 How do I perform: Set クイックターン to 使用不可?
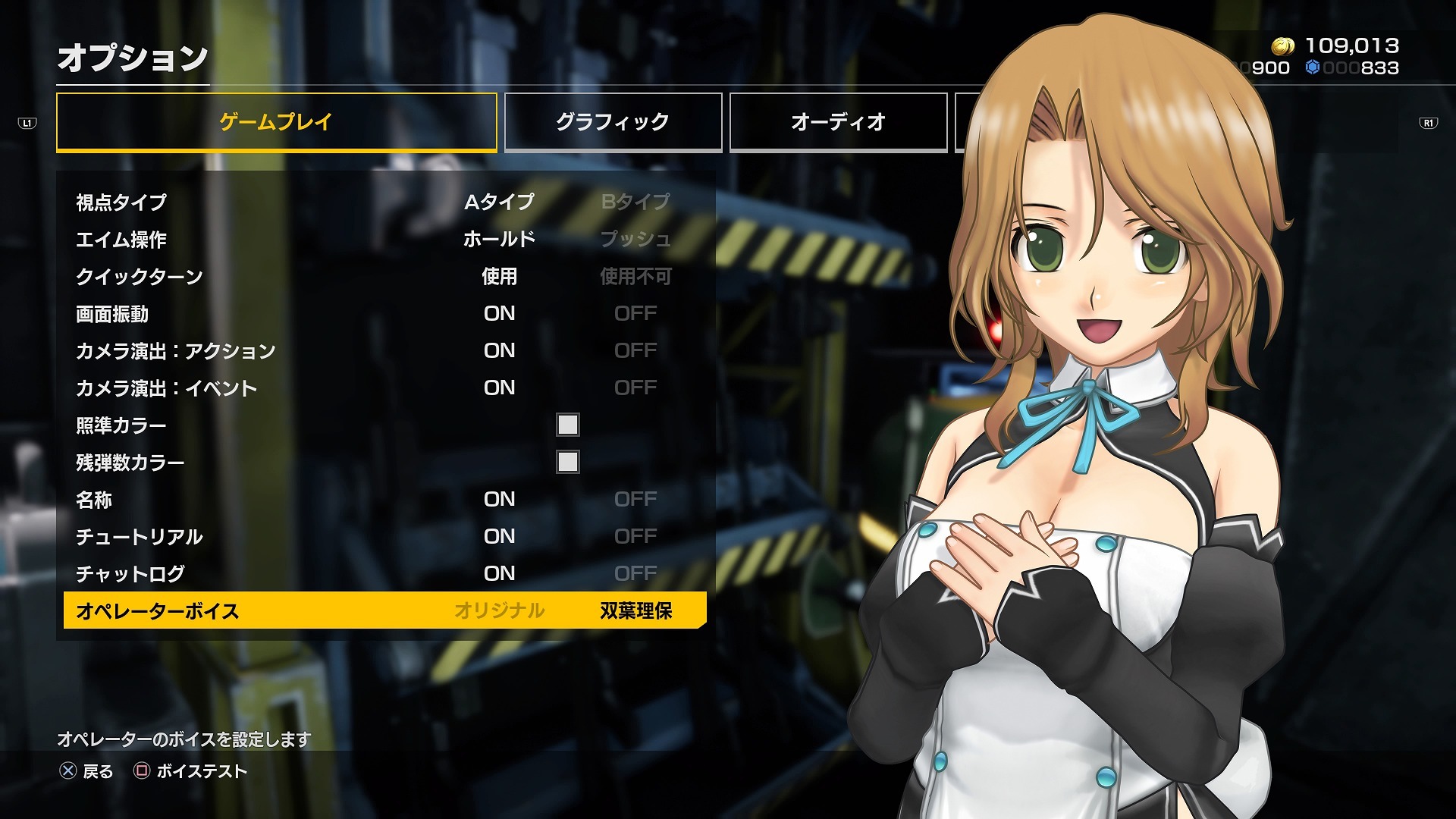pyautogui.click(x=635, y=276)
